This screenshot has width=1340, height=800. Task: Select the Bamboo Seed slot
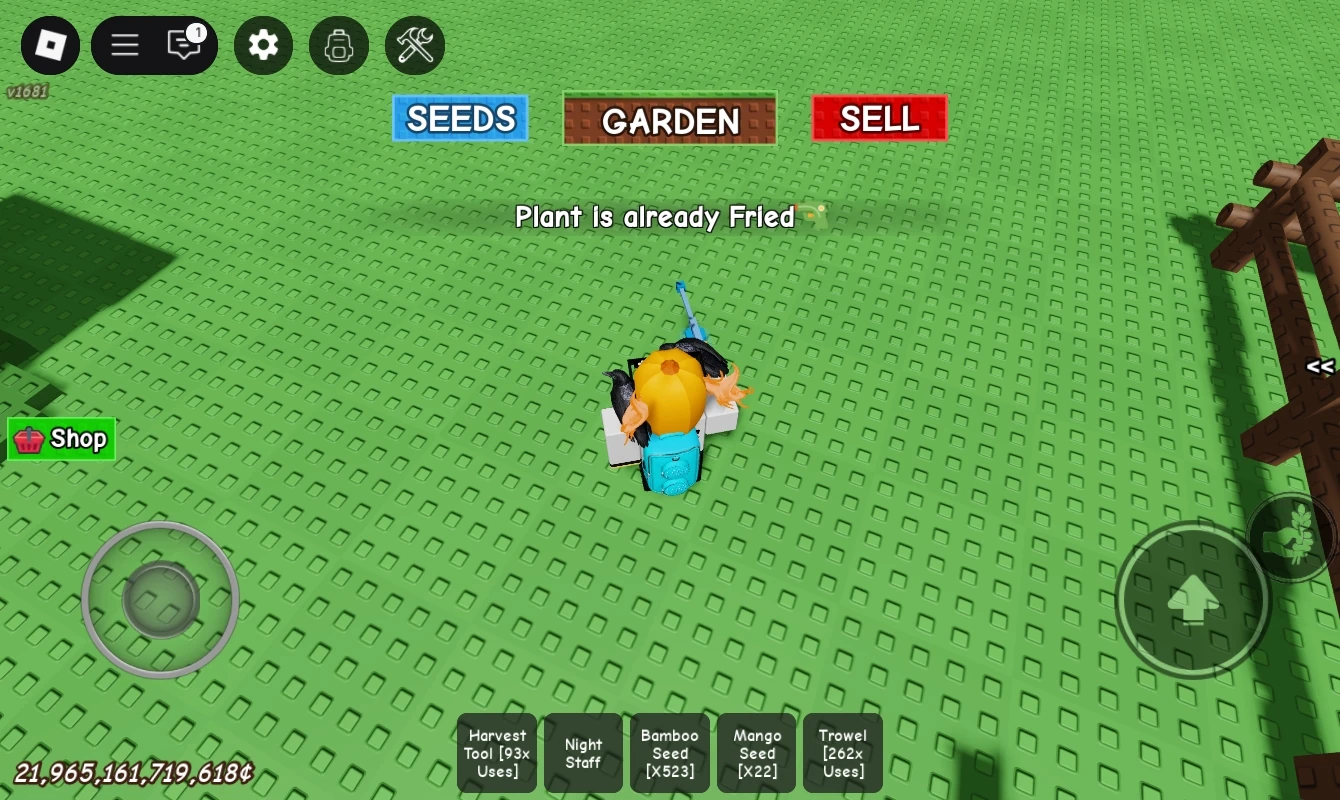pos(670,752)
